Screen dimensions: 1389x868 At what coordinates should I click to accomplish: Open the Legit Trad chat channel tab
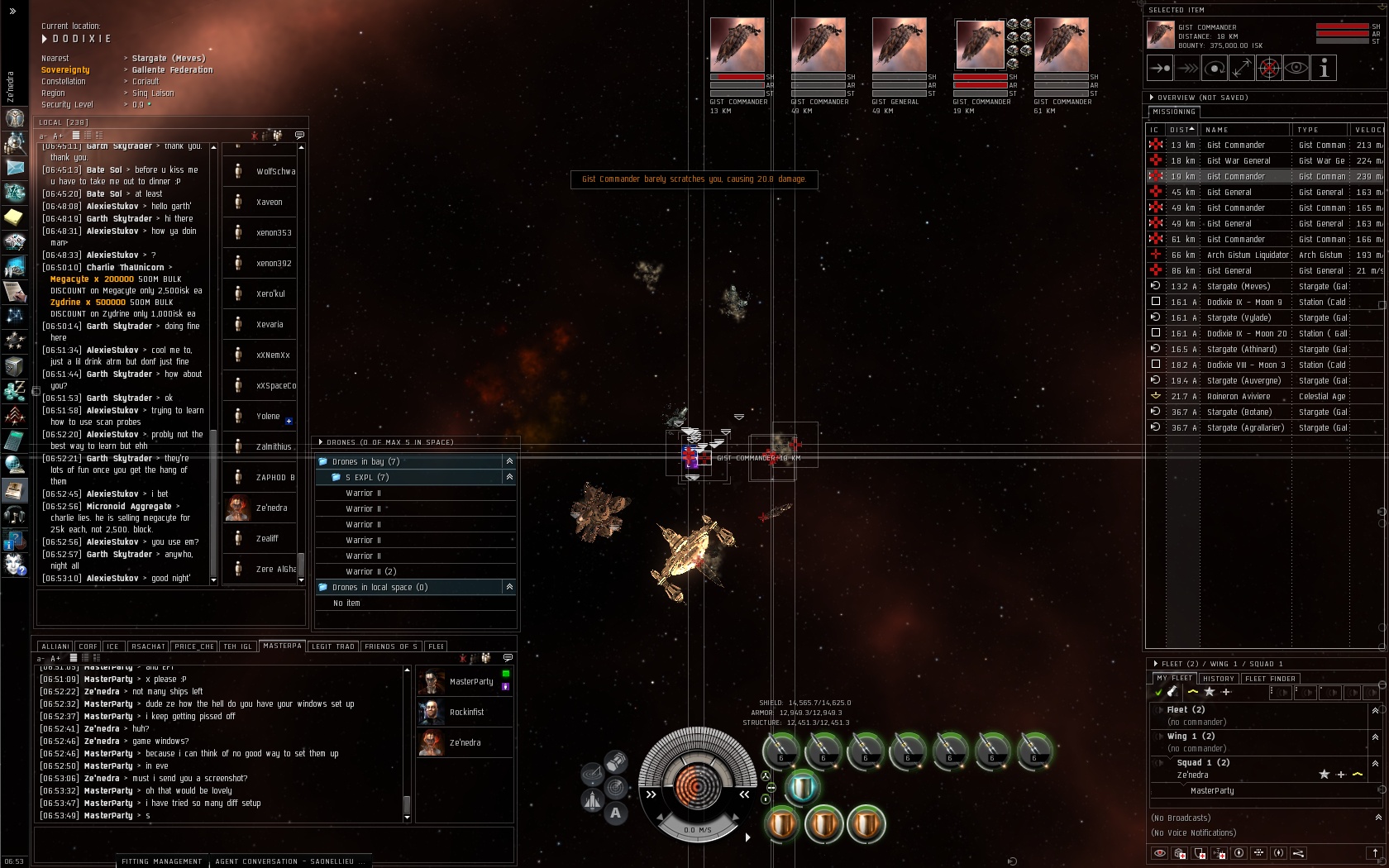coord(333,646)
